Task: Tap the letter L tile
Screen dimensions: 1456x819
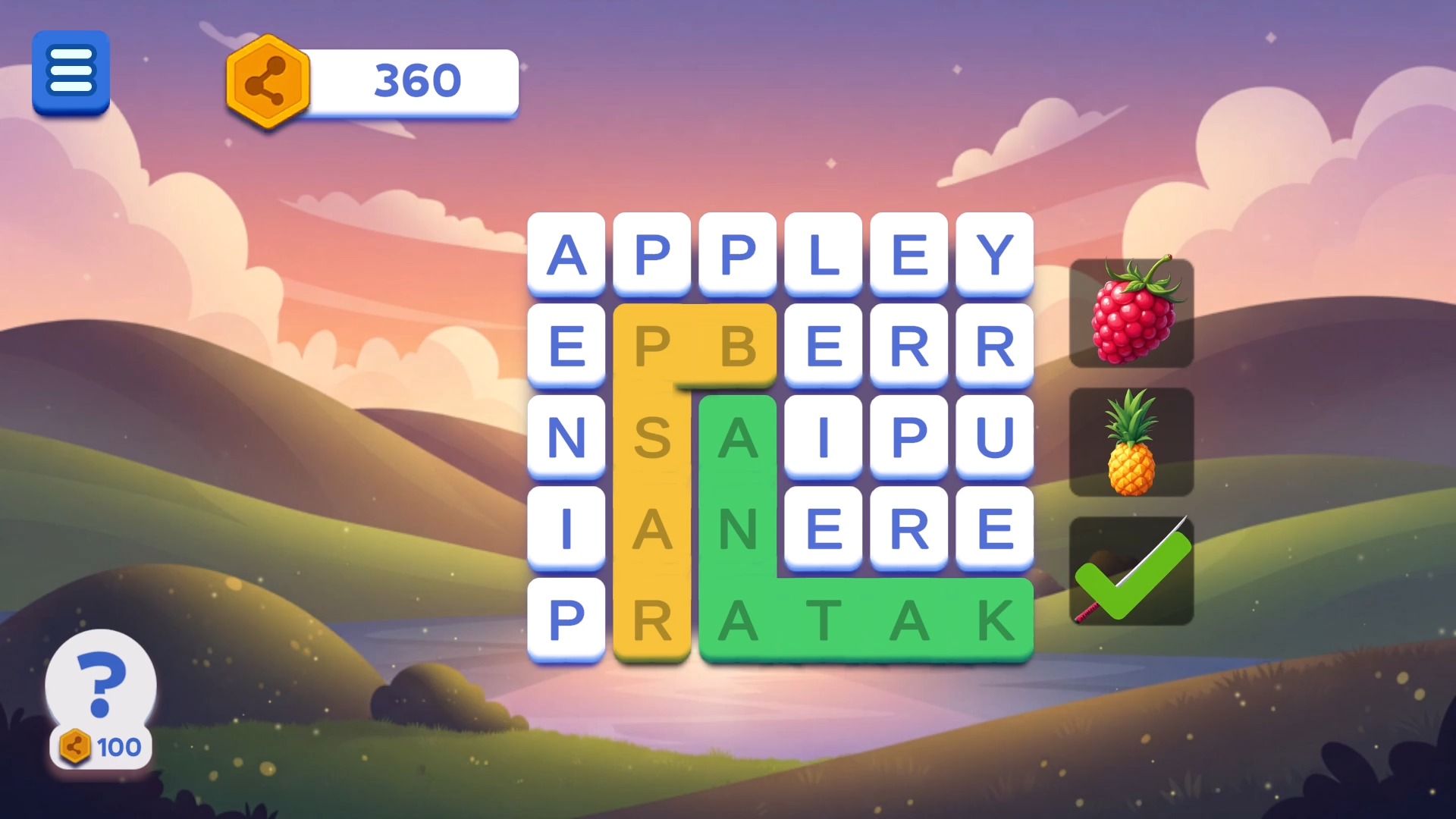Action: point(824,254)
